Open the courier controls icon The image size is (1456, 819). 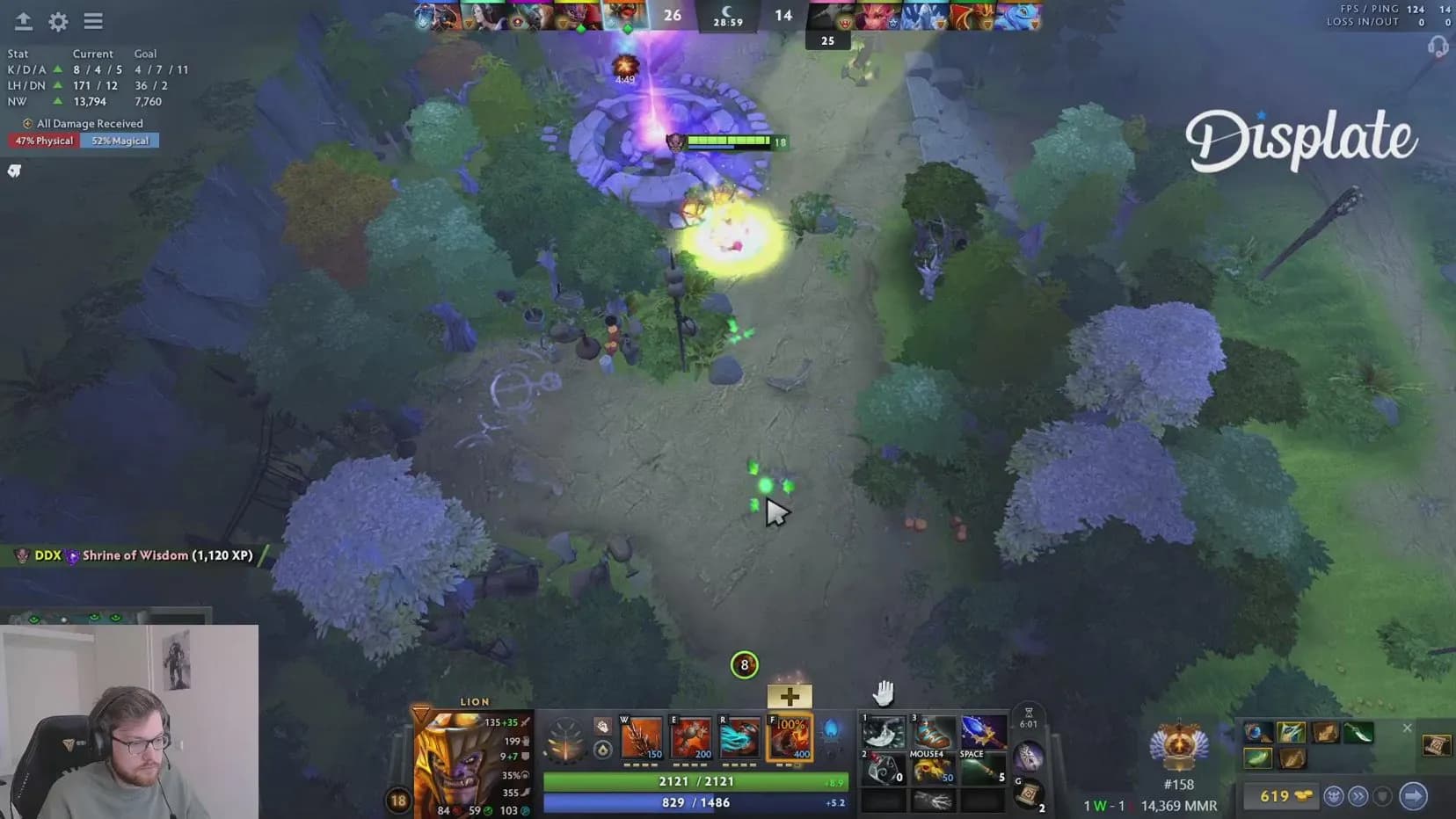1334,796
